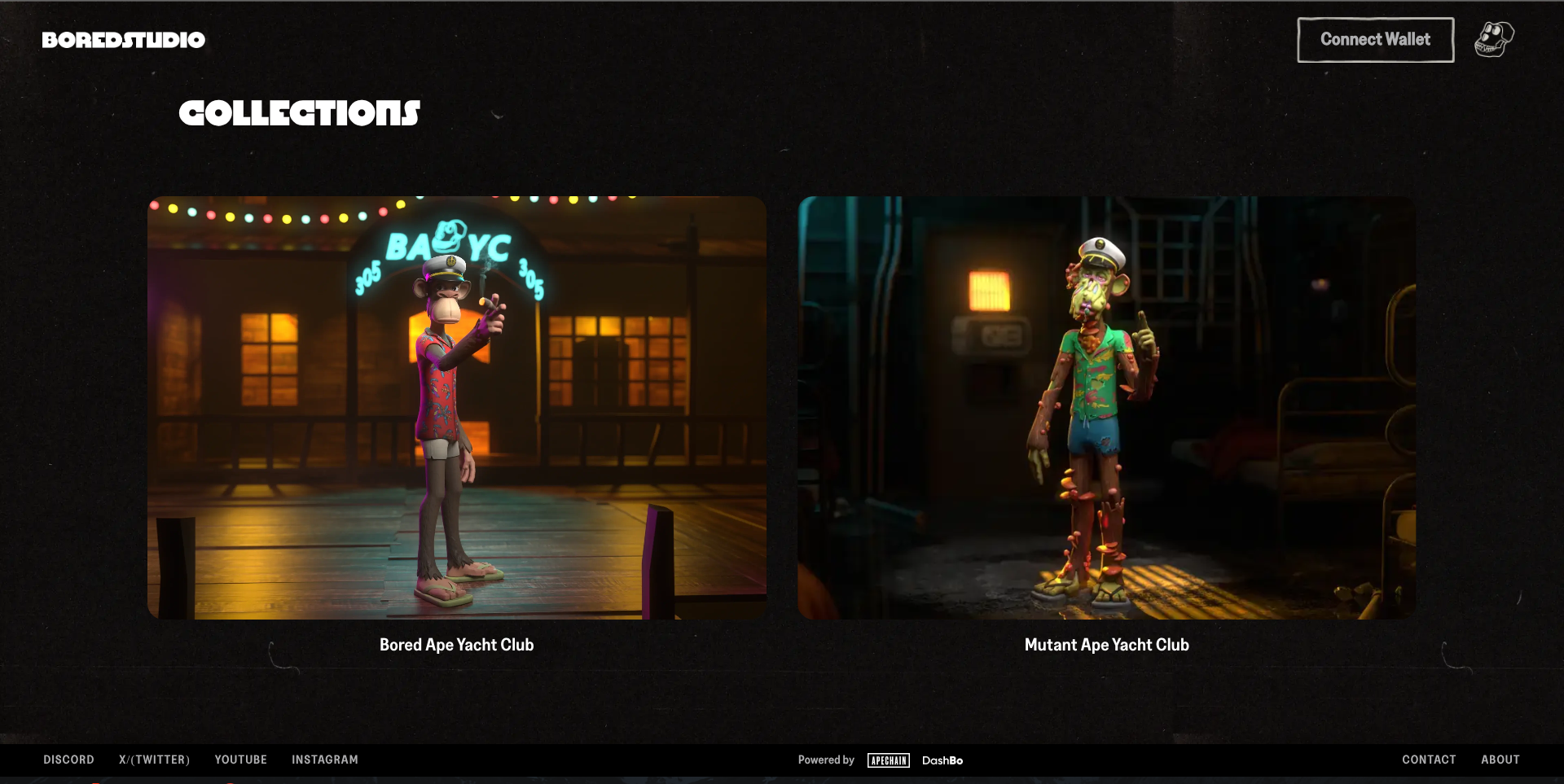Click the ApeChain logo in footer
The image size is (1564, 784).
pyautogui.click(x=888, y=760)
